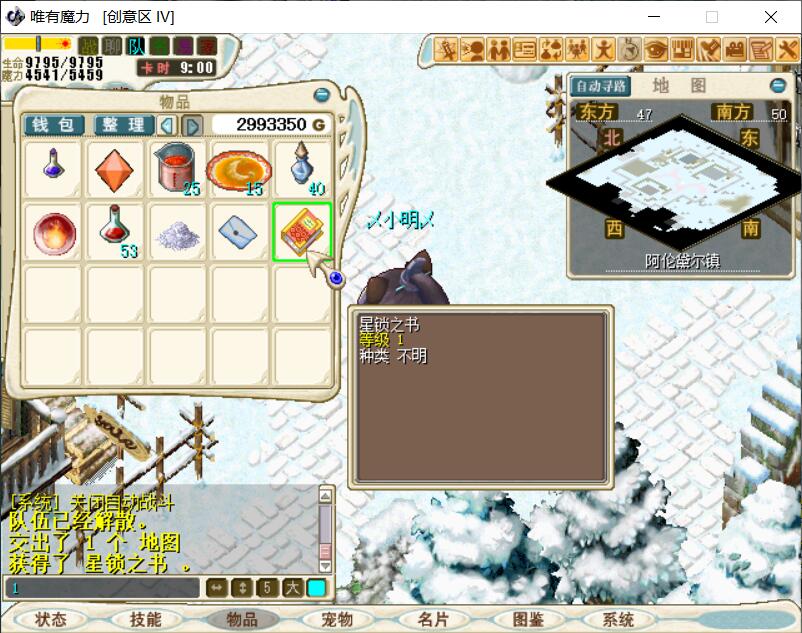Close the game window
The width and height of the screenshot is (802, 633).
click(771, 17)
